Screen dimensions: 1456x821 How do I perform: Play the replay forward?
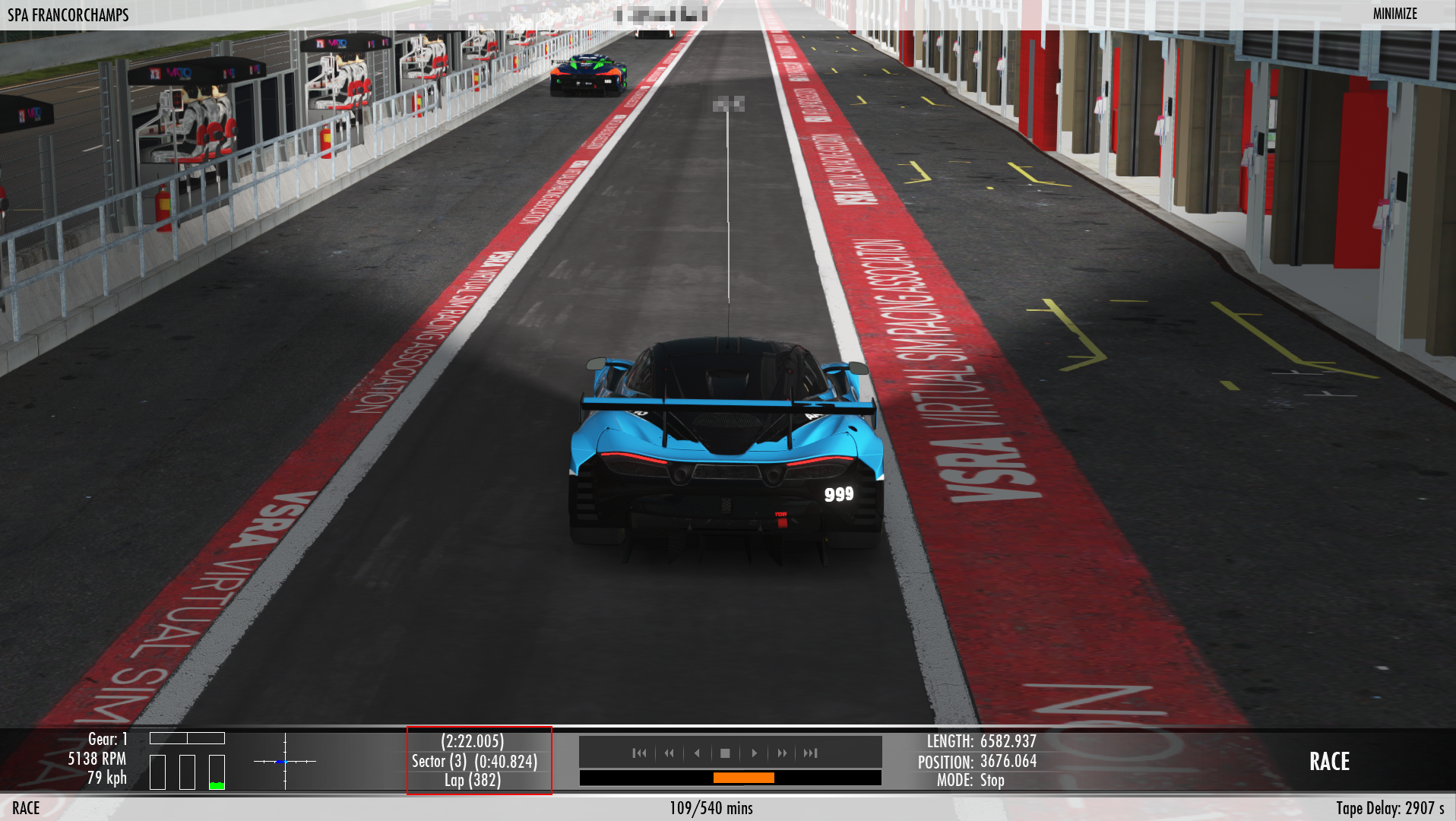pos(754,753)
